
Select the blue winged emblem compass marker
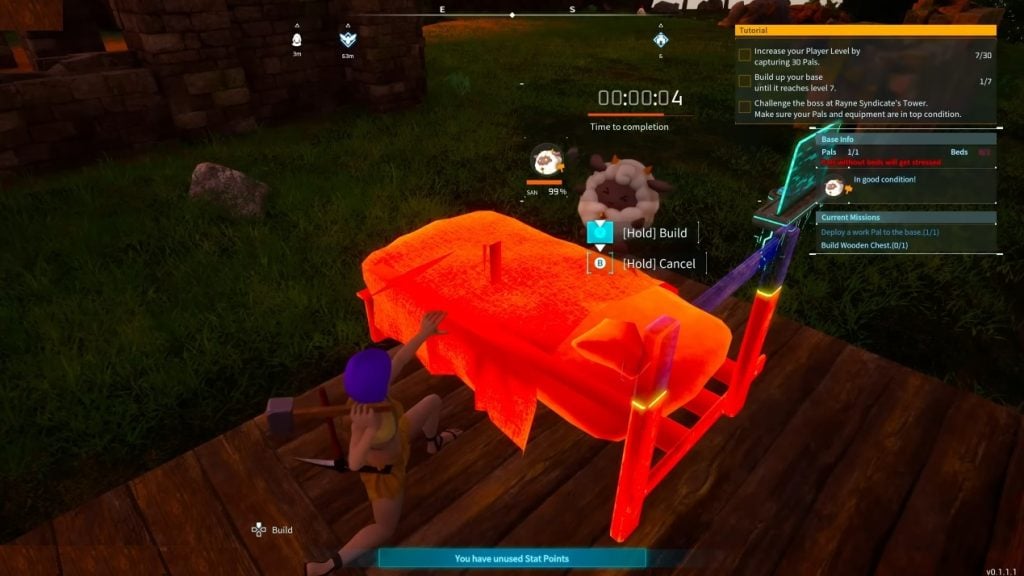347,40
